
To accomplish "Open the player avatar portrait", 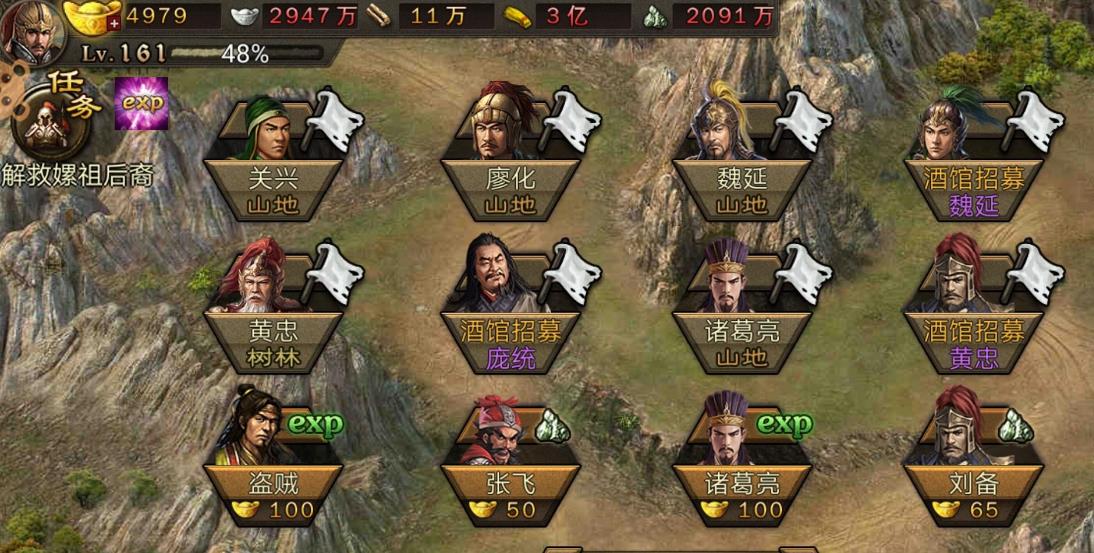I will [x=32, y=32].
